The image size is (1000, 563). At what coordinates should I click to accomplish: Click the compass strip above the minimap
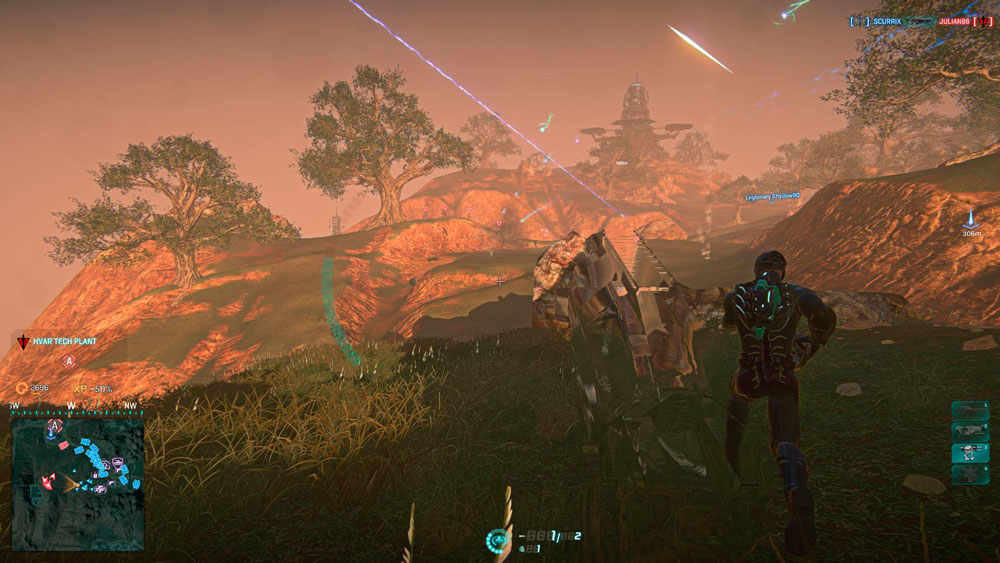(77, 407)
